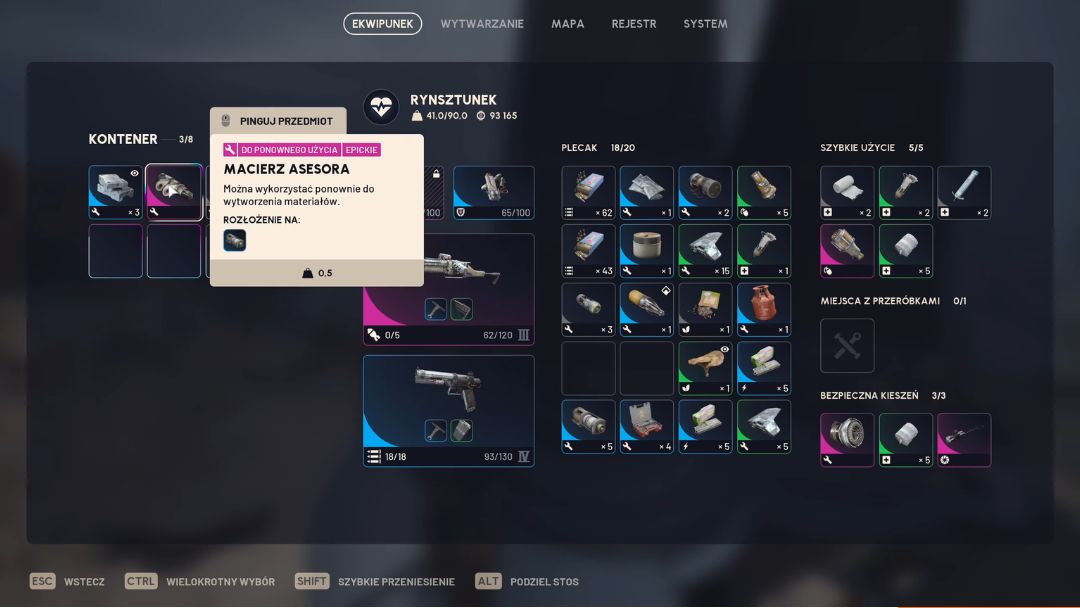Pick the seed packet item in backpack
The width and height of the screenshot is (1080, 608).
coord(705,309)
